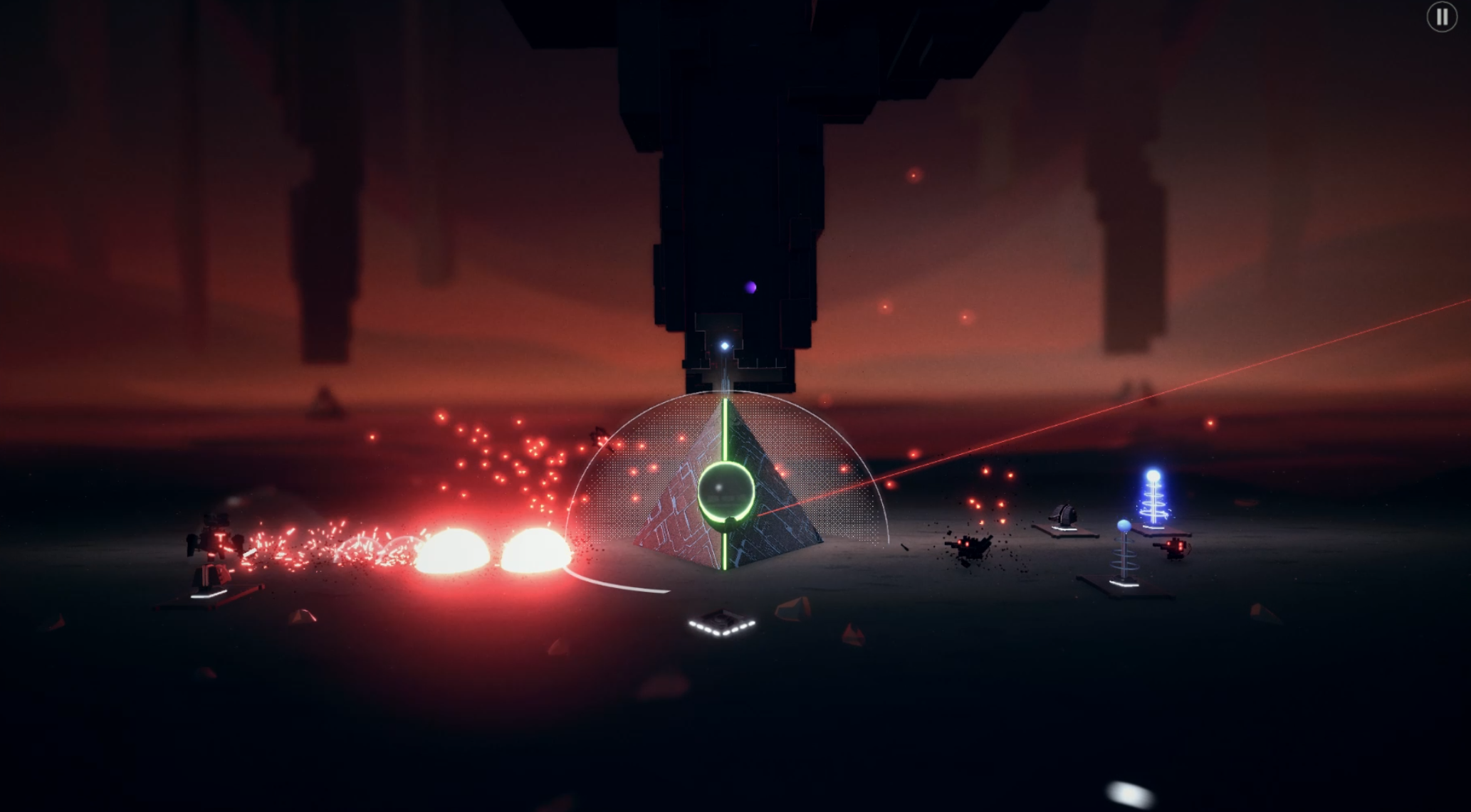Pause the game with the pause button

[x=1442, y=16]
